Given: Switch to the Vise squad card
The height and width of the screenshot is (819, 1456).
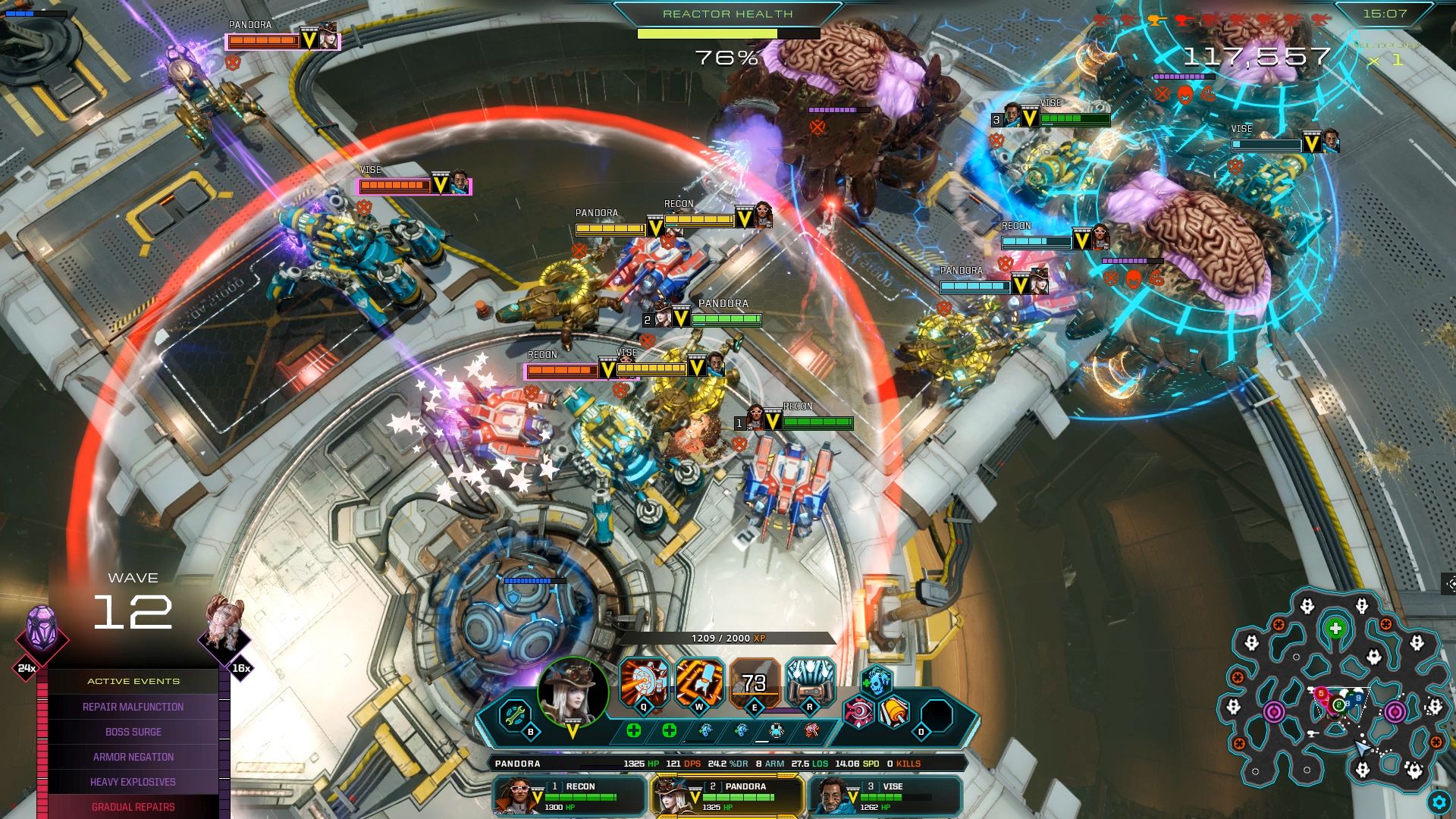Looking at the screenshot, I should tap(885, 795).
